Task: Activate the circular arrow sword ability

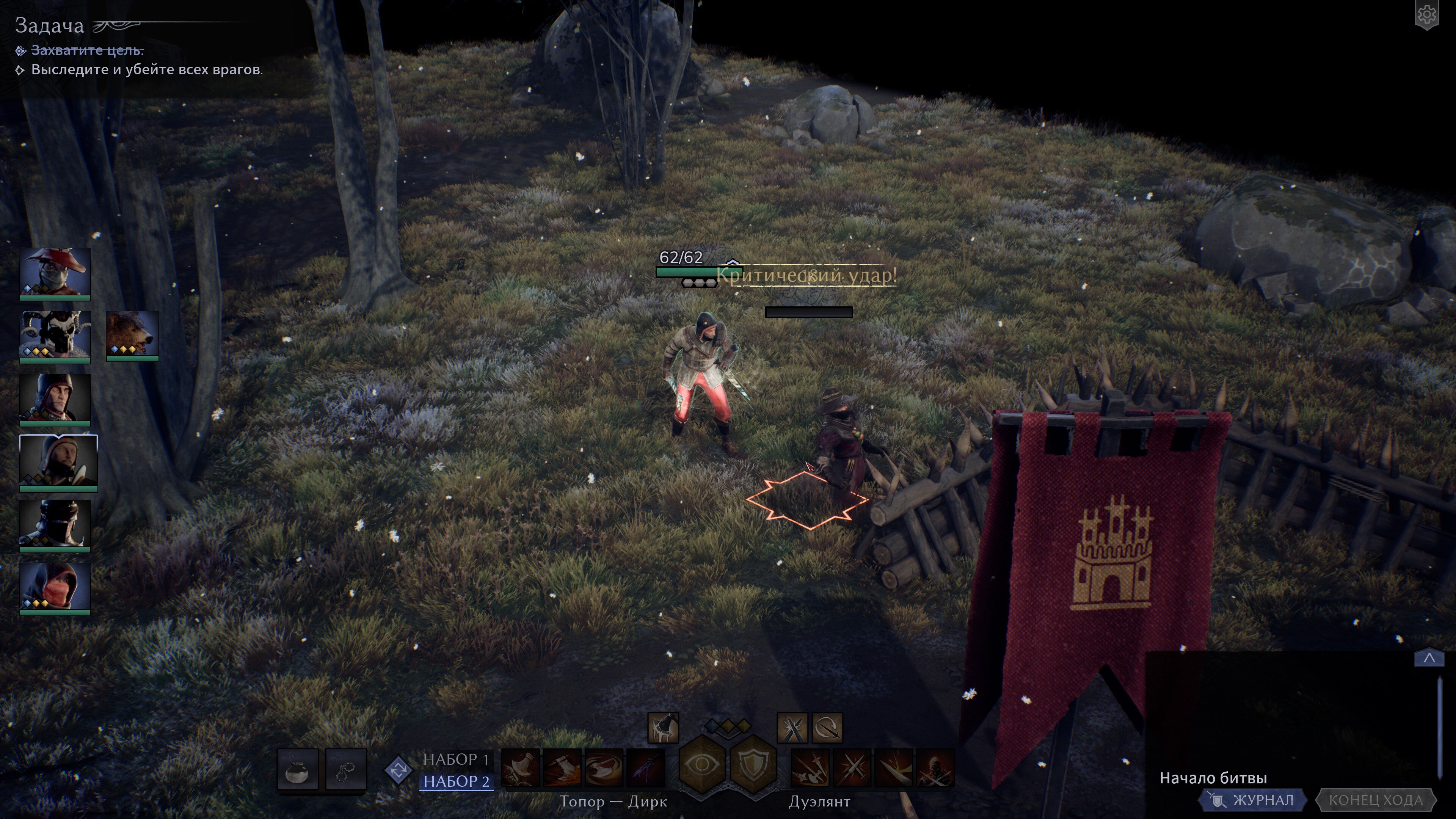Action: [x=827, y=728]
